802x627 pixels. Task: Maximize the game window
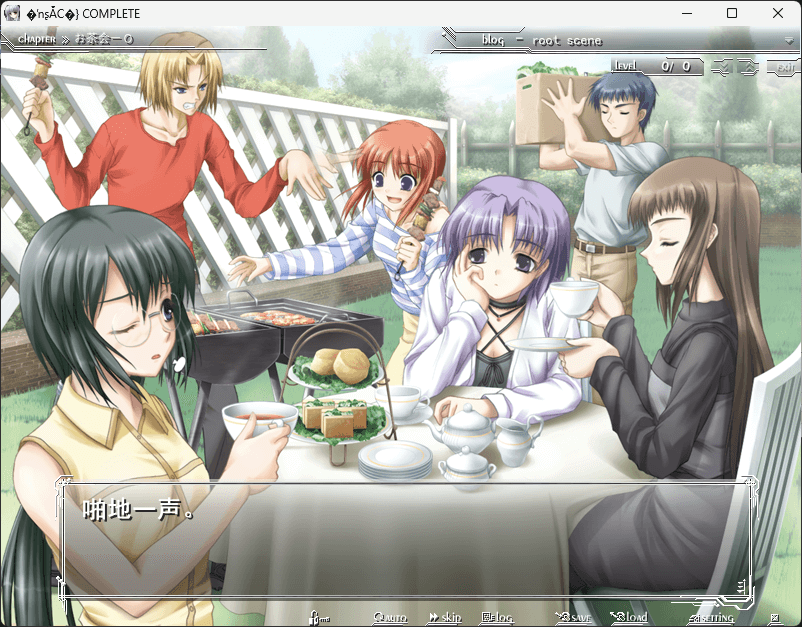click(732, 14)
